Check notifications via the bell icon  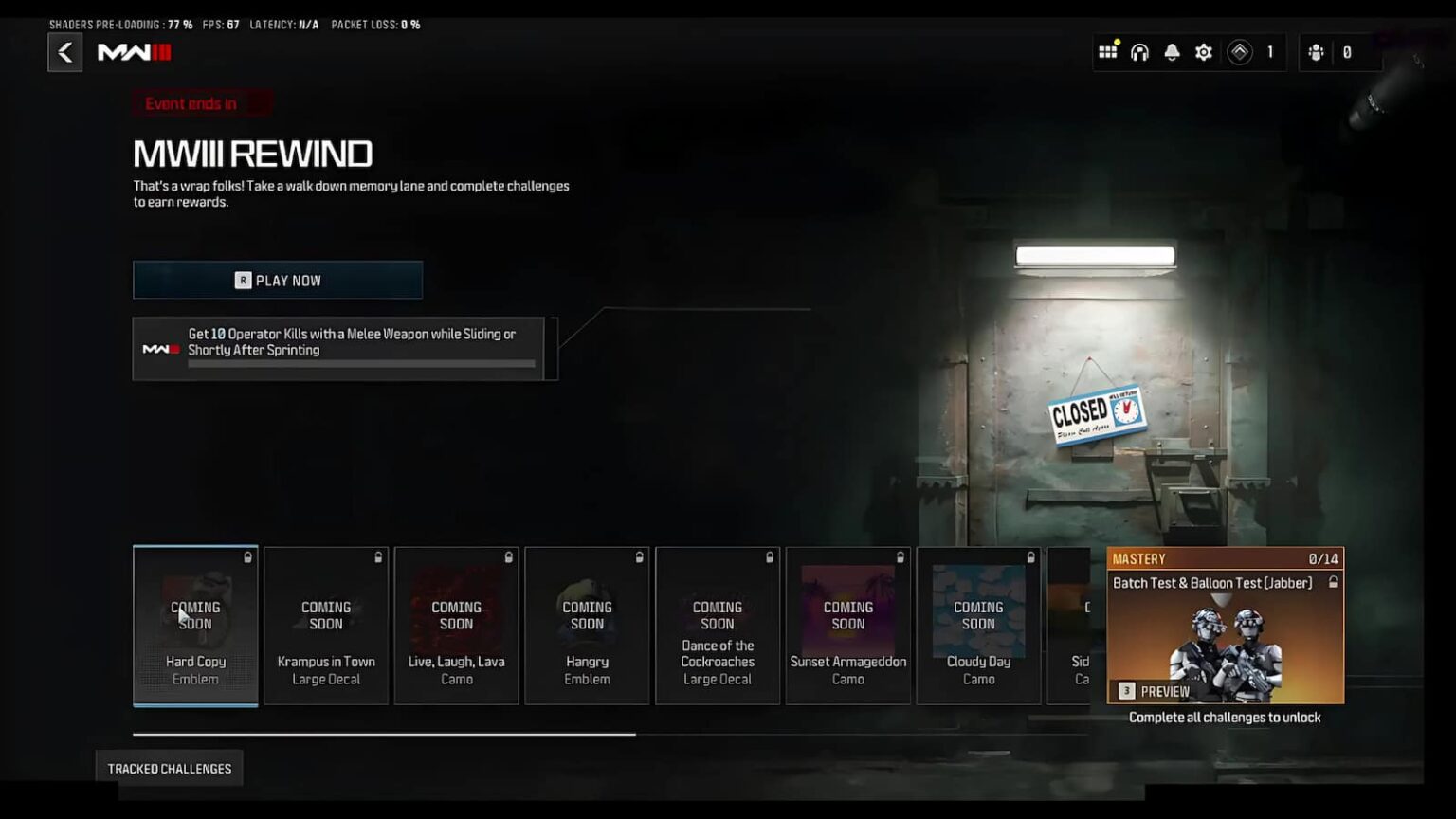tap(1172, 52)
